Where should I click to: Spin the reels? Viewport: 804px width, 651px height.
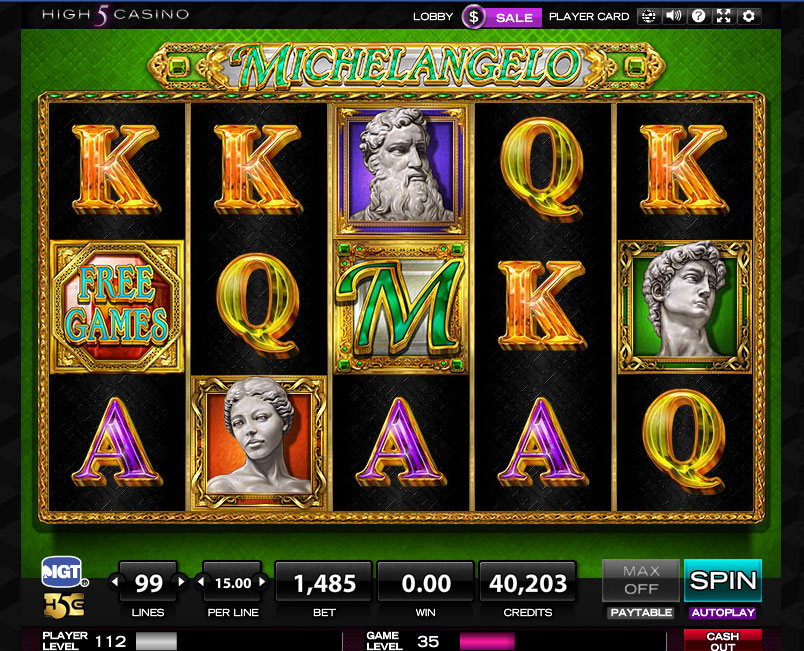tap(722, 580)
